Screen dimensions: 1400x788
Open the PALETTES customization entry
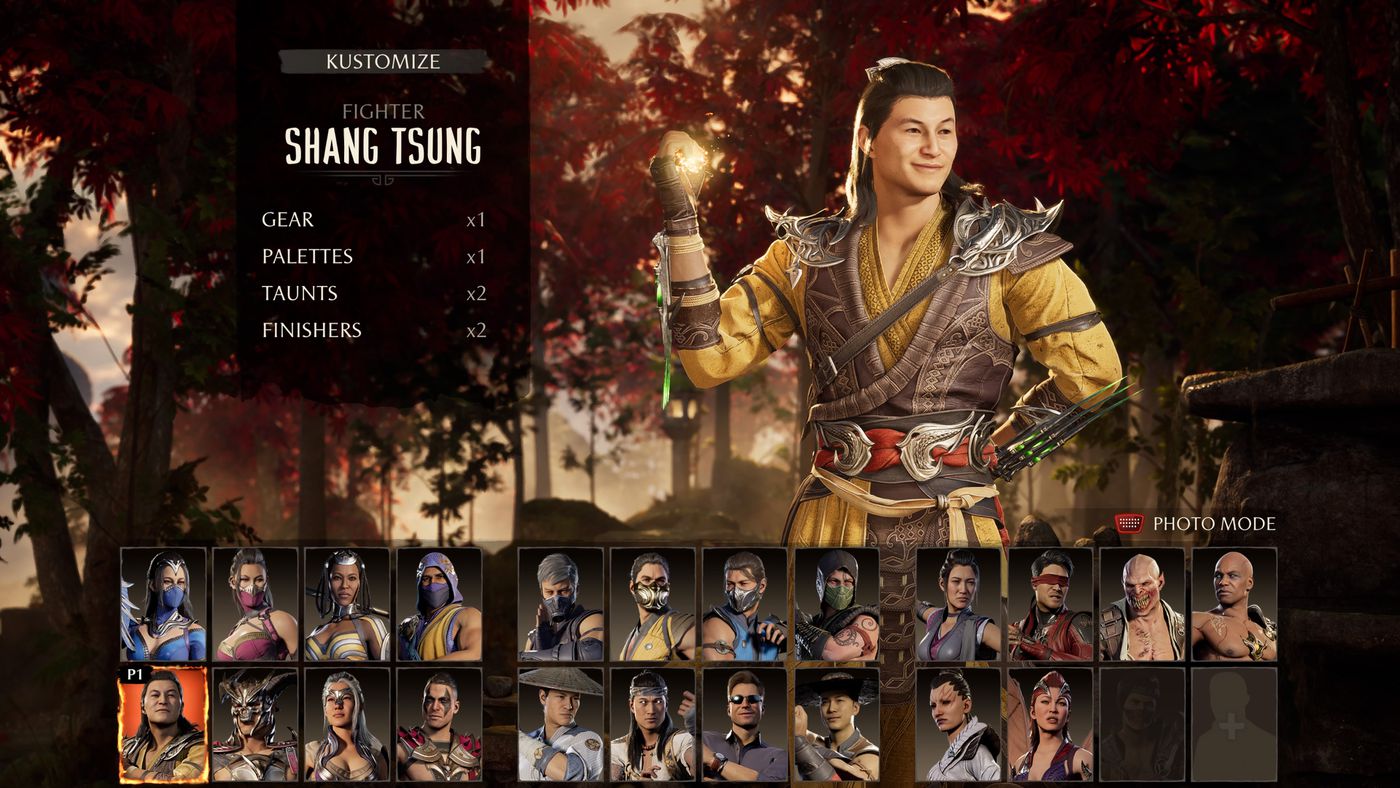306,256
